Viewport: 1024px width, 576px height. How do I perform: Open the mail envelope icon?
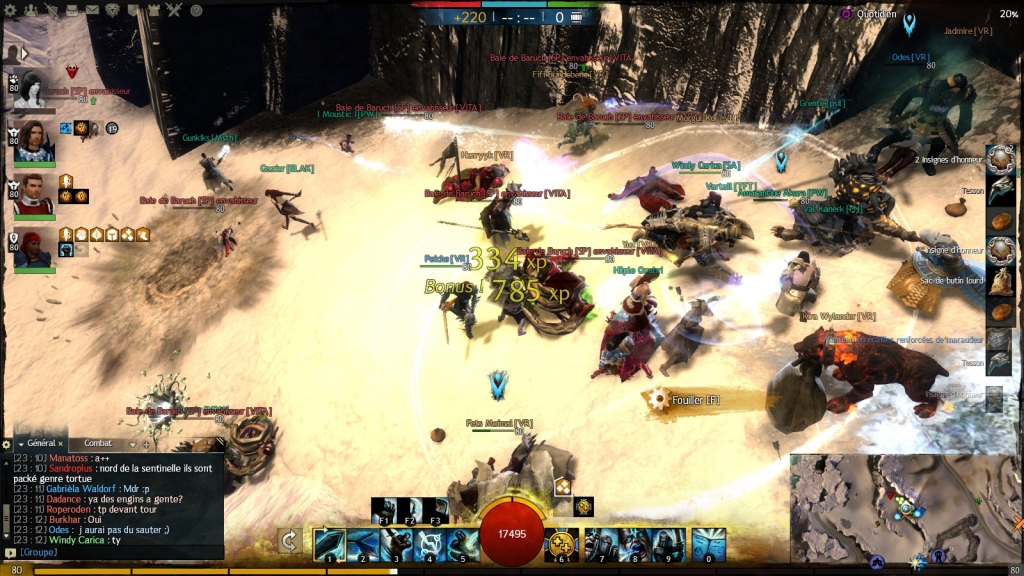pyautogui.click(x=92, y=10)
